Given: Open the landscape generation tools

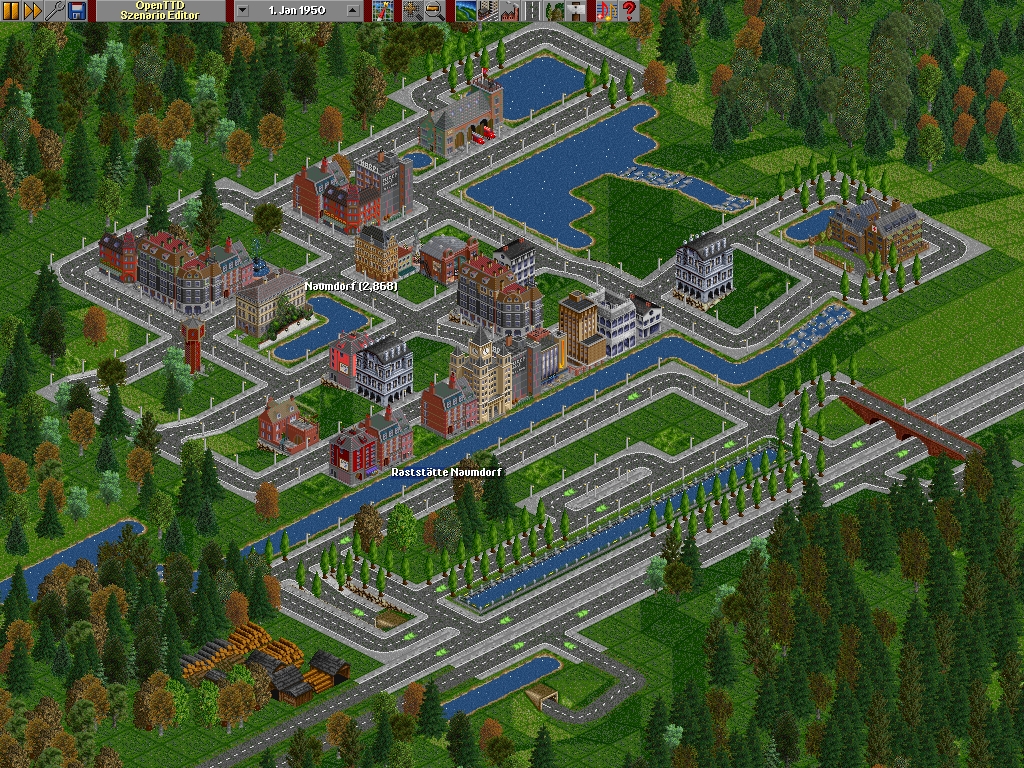Looking at the screenshot, I should click(x=466, y=11).
